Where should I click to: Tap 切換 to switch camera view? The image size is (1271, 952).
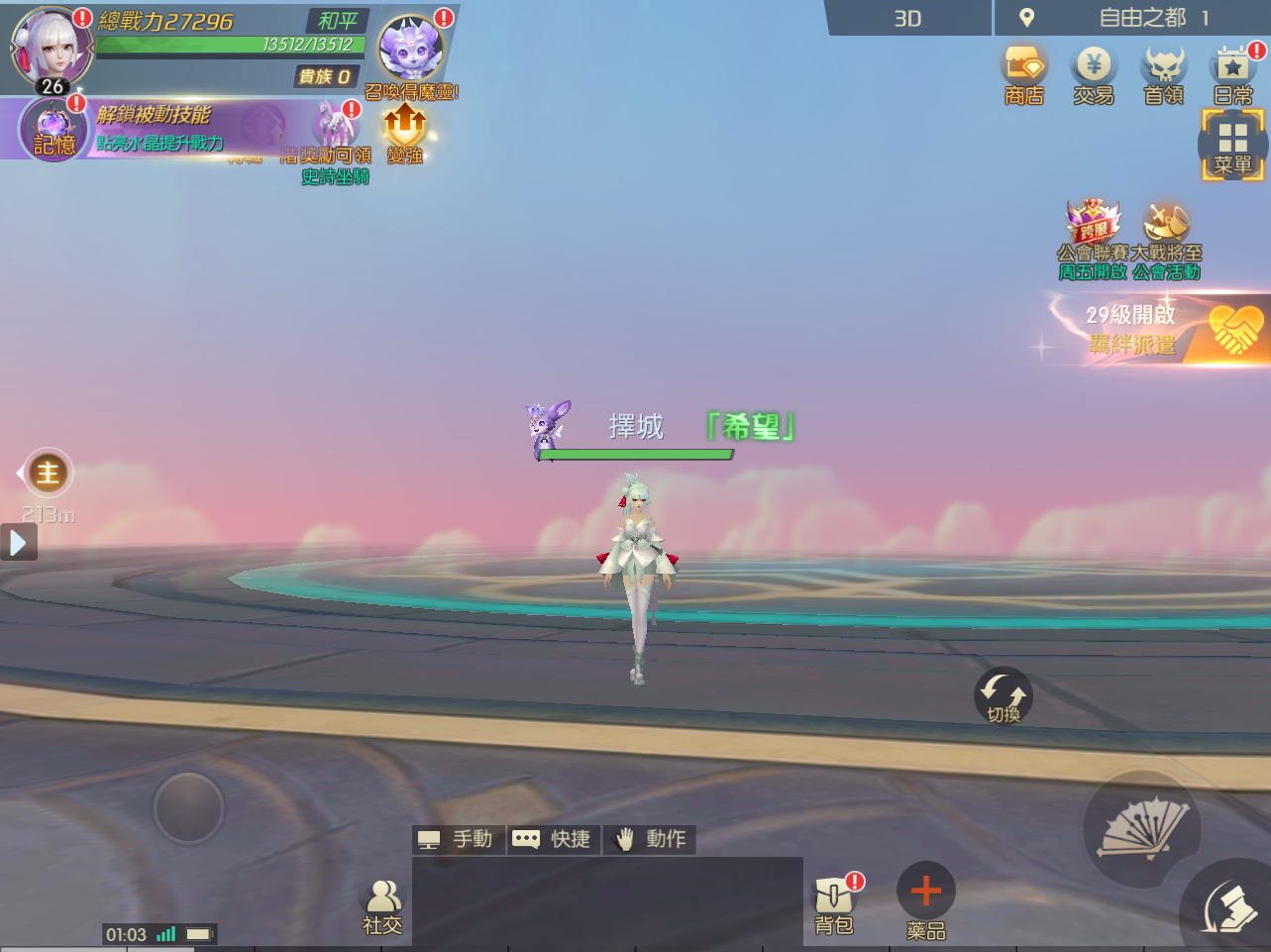(x=1003, y=695)
